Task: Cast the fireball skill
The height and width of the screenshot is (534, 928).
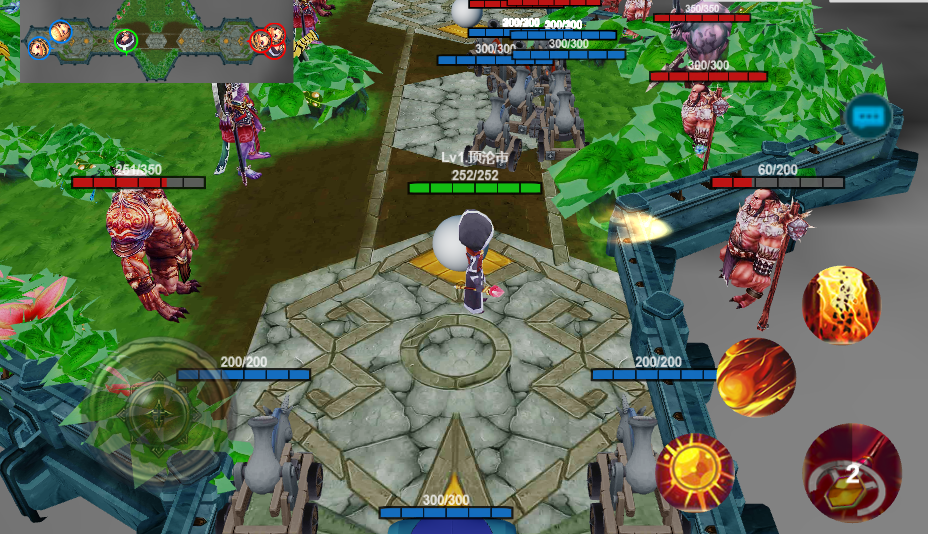Action: click(756, 378)
